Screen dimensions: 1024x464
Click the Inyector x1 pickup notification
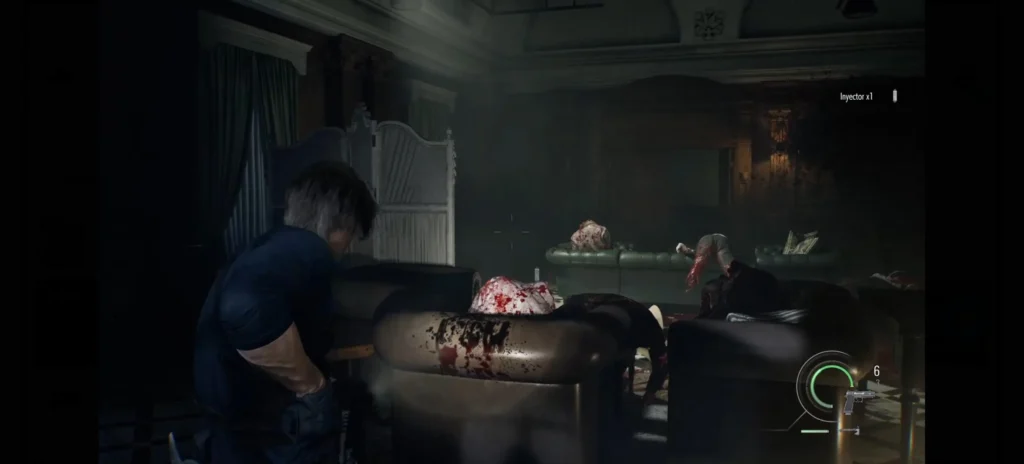[x=858, y=97]
